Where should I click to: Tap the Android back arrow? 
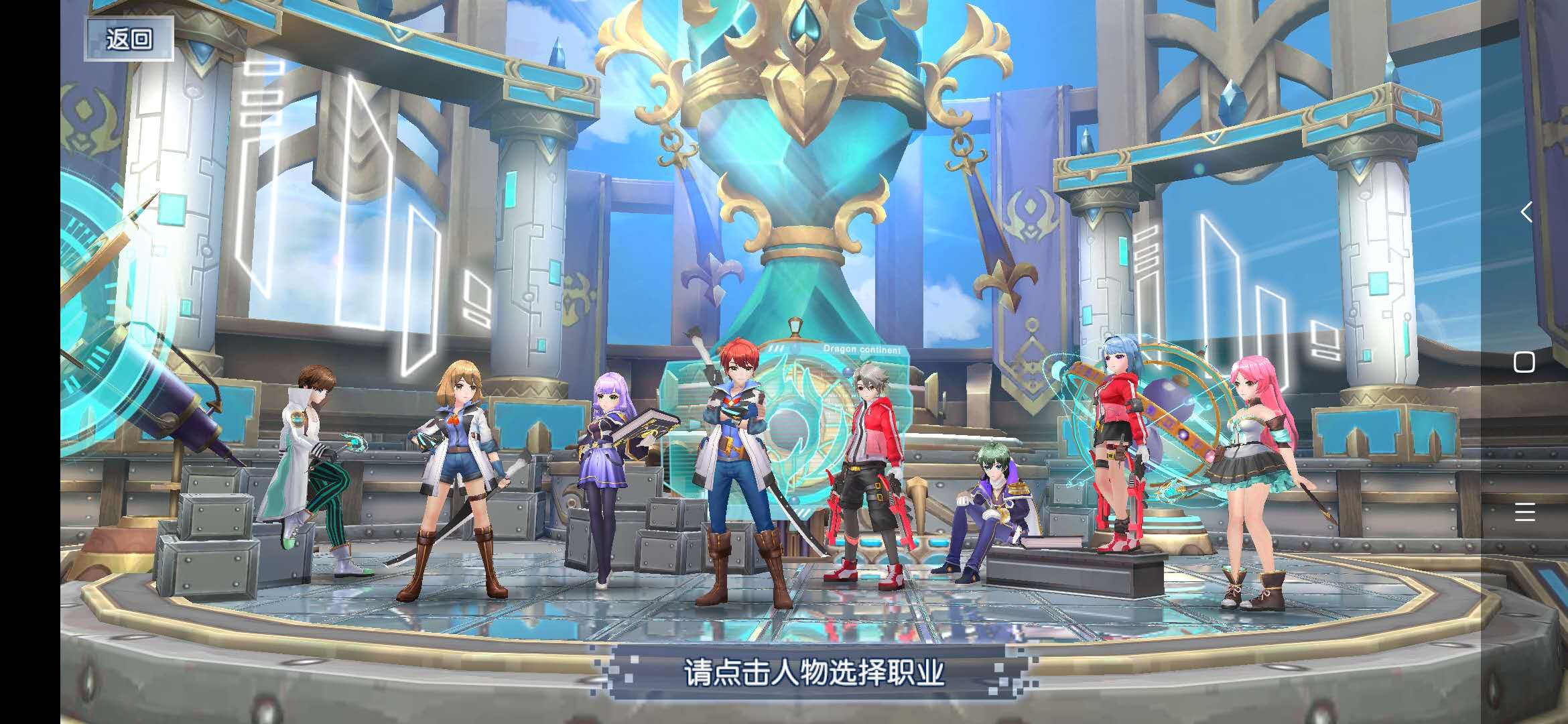[x=1525, y=213]
